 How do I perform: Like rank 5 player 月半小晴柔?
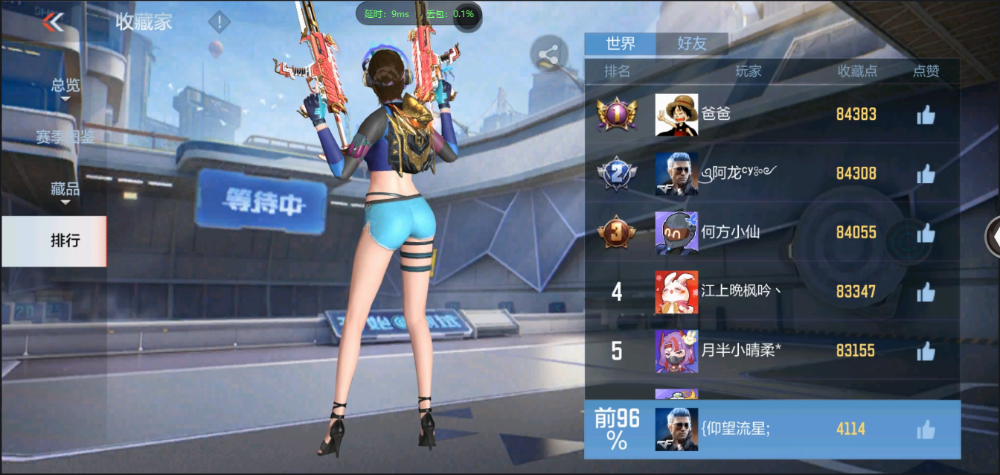point(926,351)
